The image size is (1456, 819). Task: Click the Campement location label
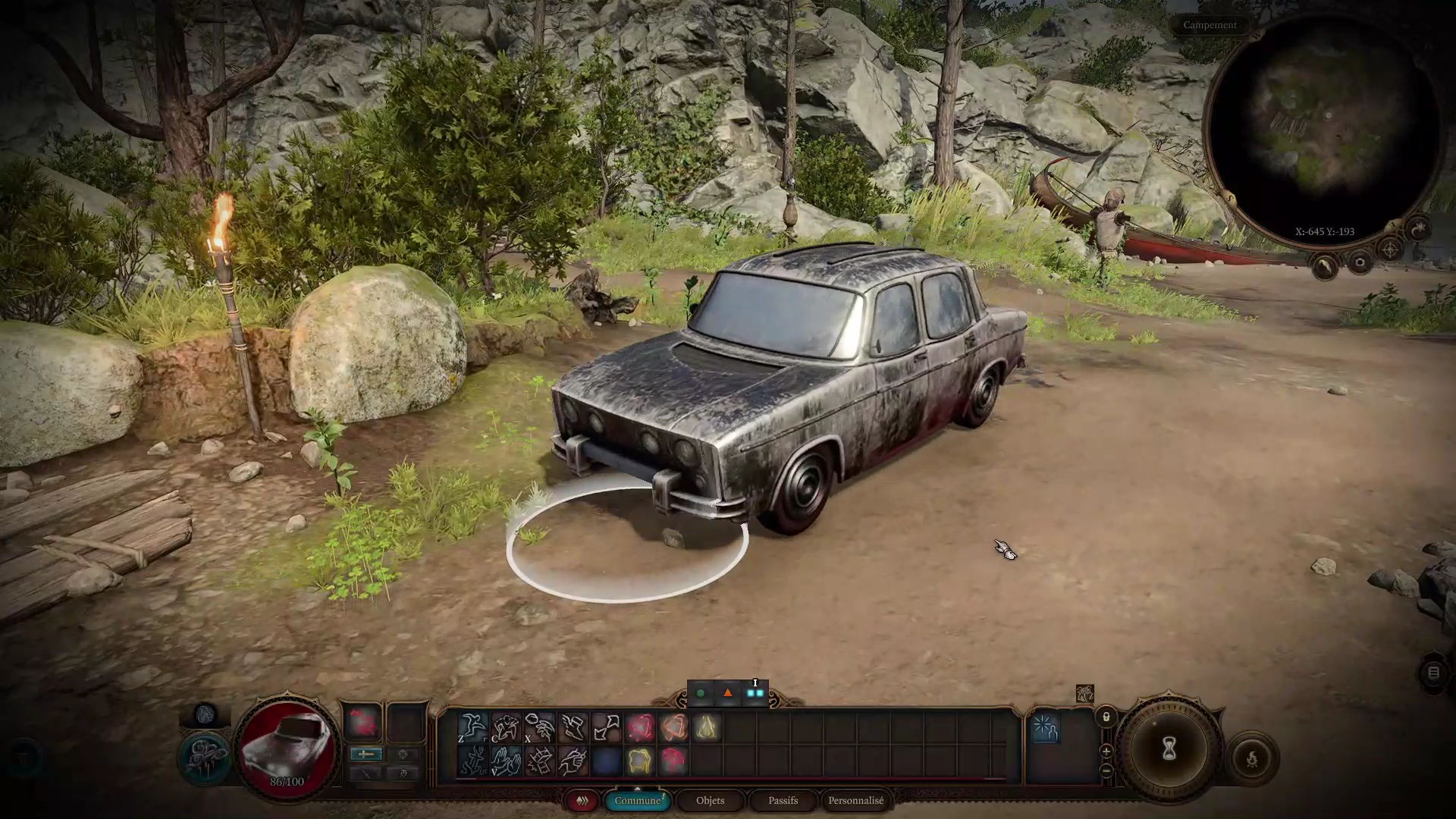[1210, 25]
